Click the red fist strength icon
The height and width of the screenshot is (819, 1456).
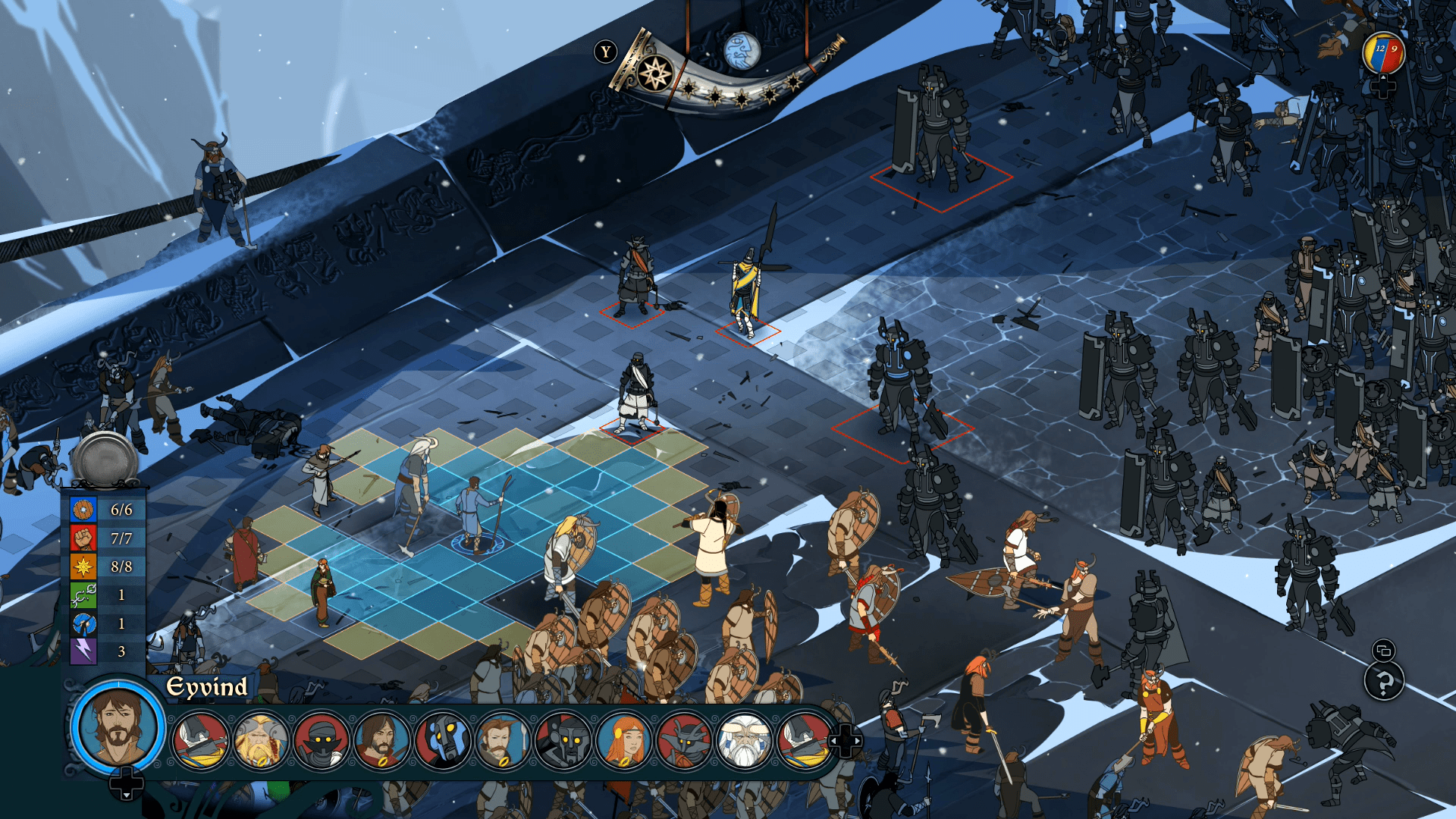click(x=83, y=538)
